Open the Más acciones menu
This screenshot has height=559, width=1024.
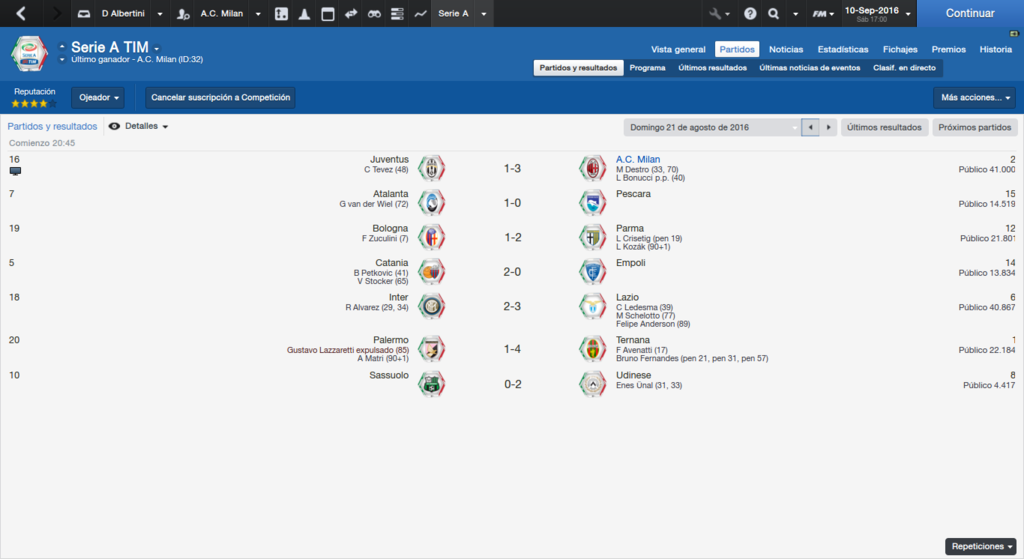coord(974,98)
